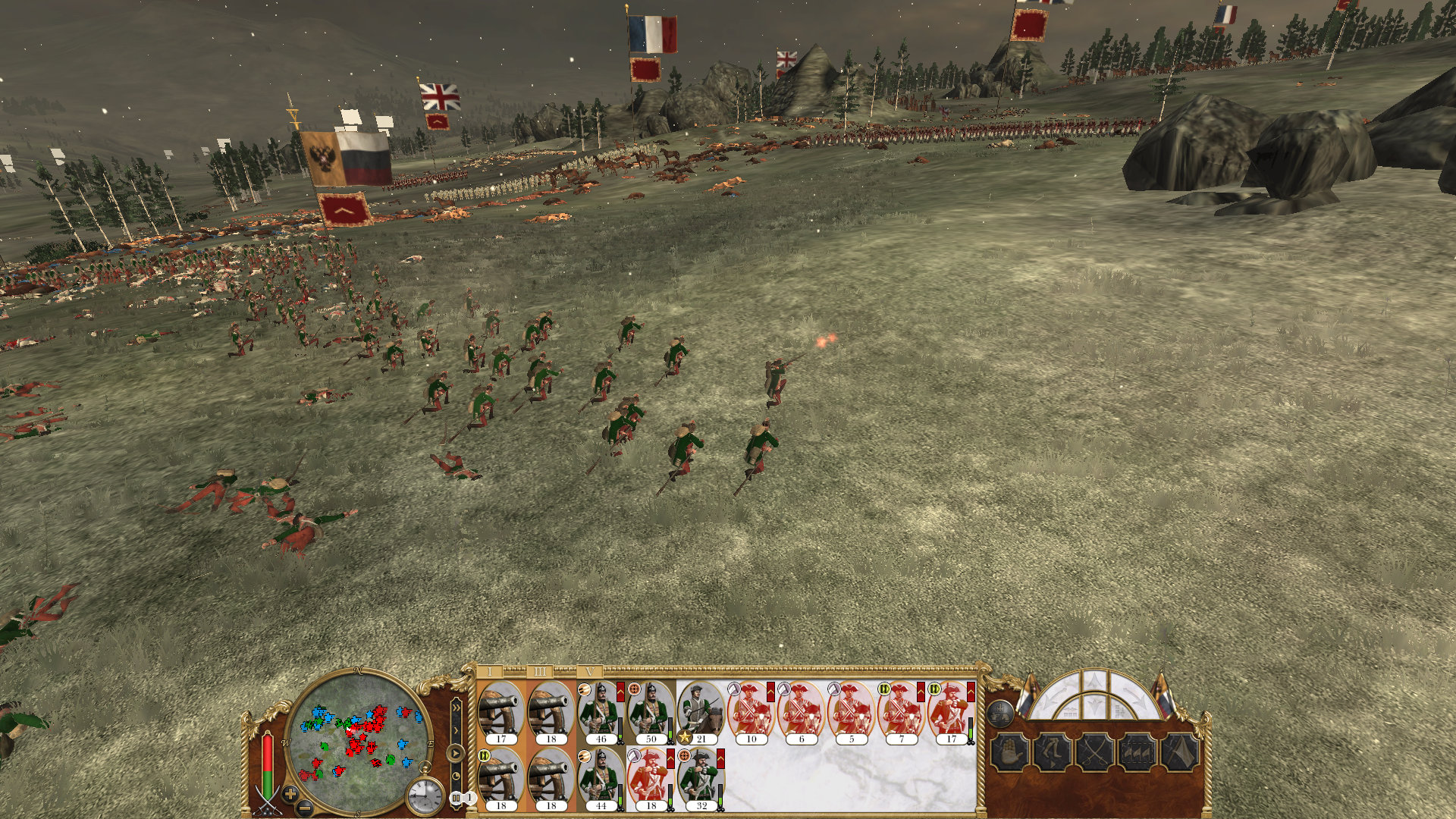
Task: Toggle the pause button beside the pocket watch
Action: 456,798
